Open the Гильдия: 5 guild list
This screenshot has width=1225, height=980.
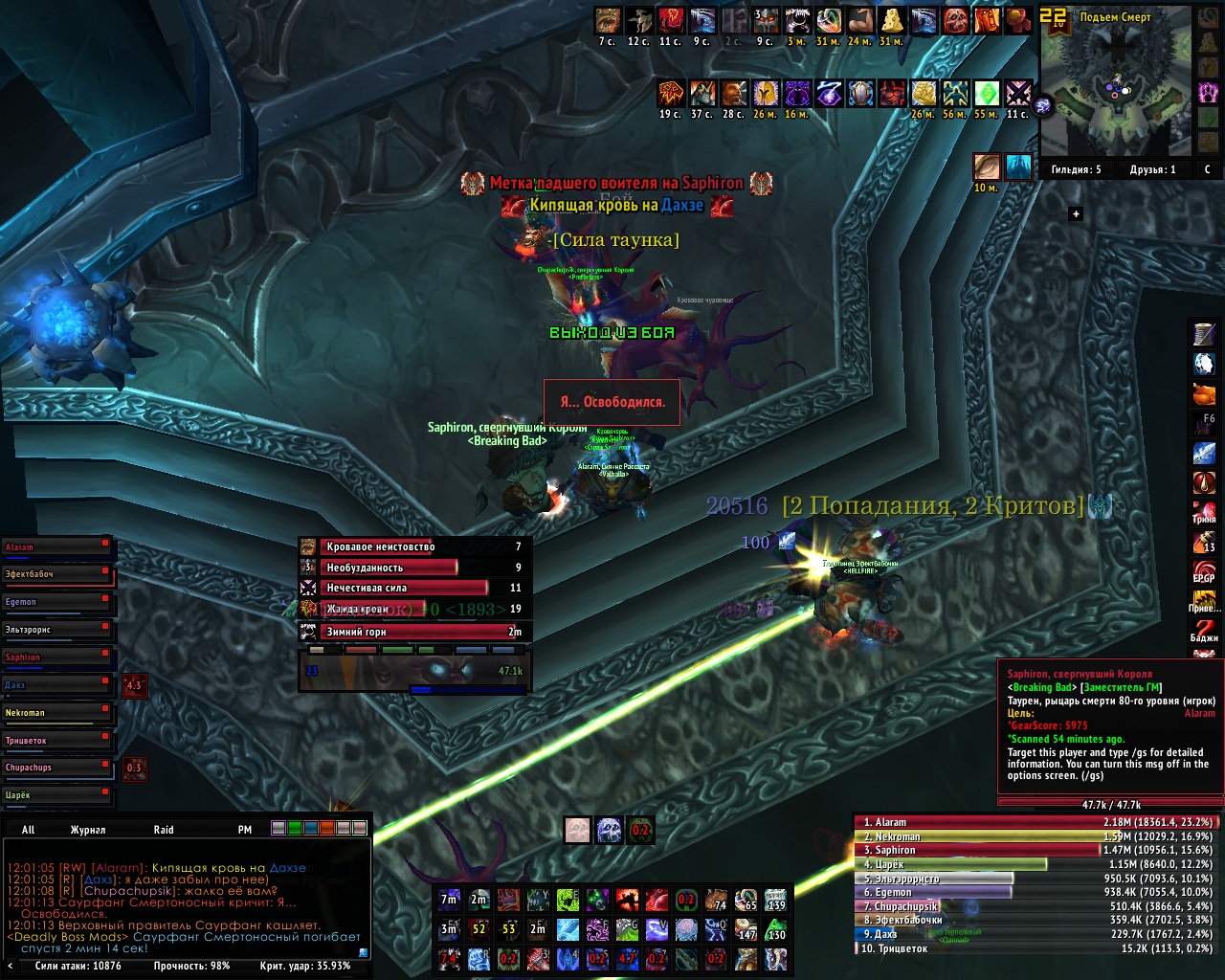[x=1076, y=170]
